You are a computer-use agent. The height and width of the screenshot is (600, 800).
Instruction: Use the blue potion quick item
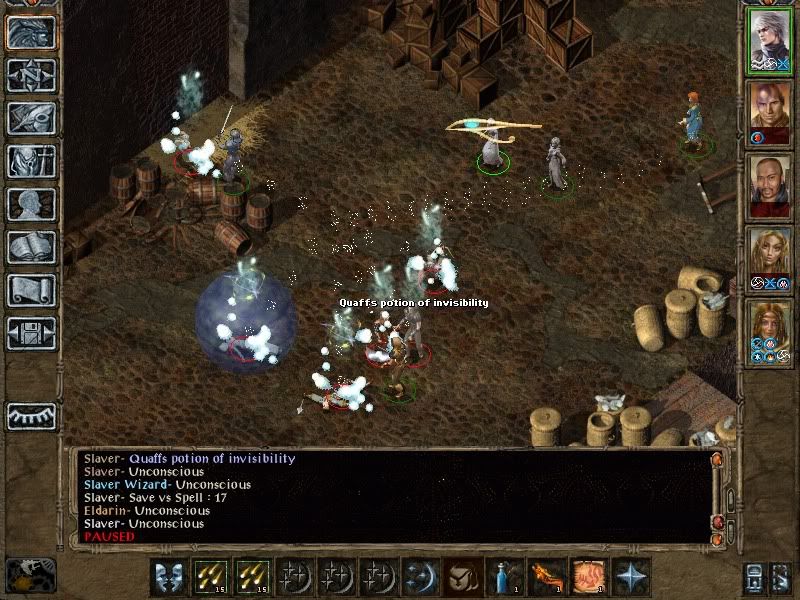point(503,577)
